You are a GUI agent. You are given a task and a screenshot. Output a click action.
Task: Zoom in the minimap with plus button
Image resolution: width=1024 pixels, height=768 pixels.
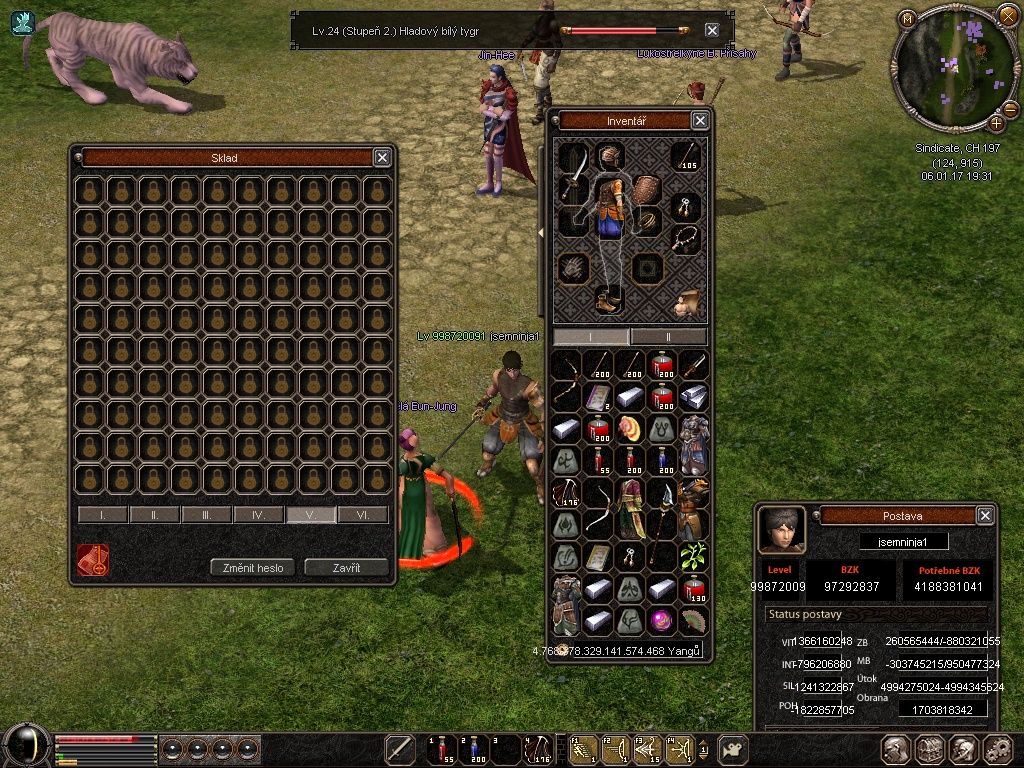point(996,123)
